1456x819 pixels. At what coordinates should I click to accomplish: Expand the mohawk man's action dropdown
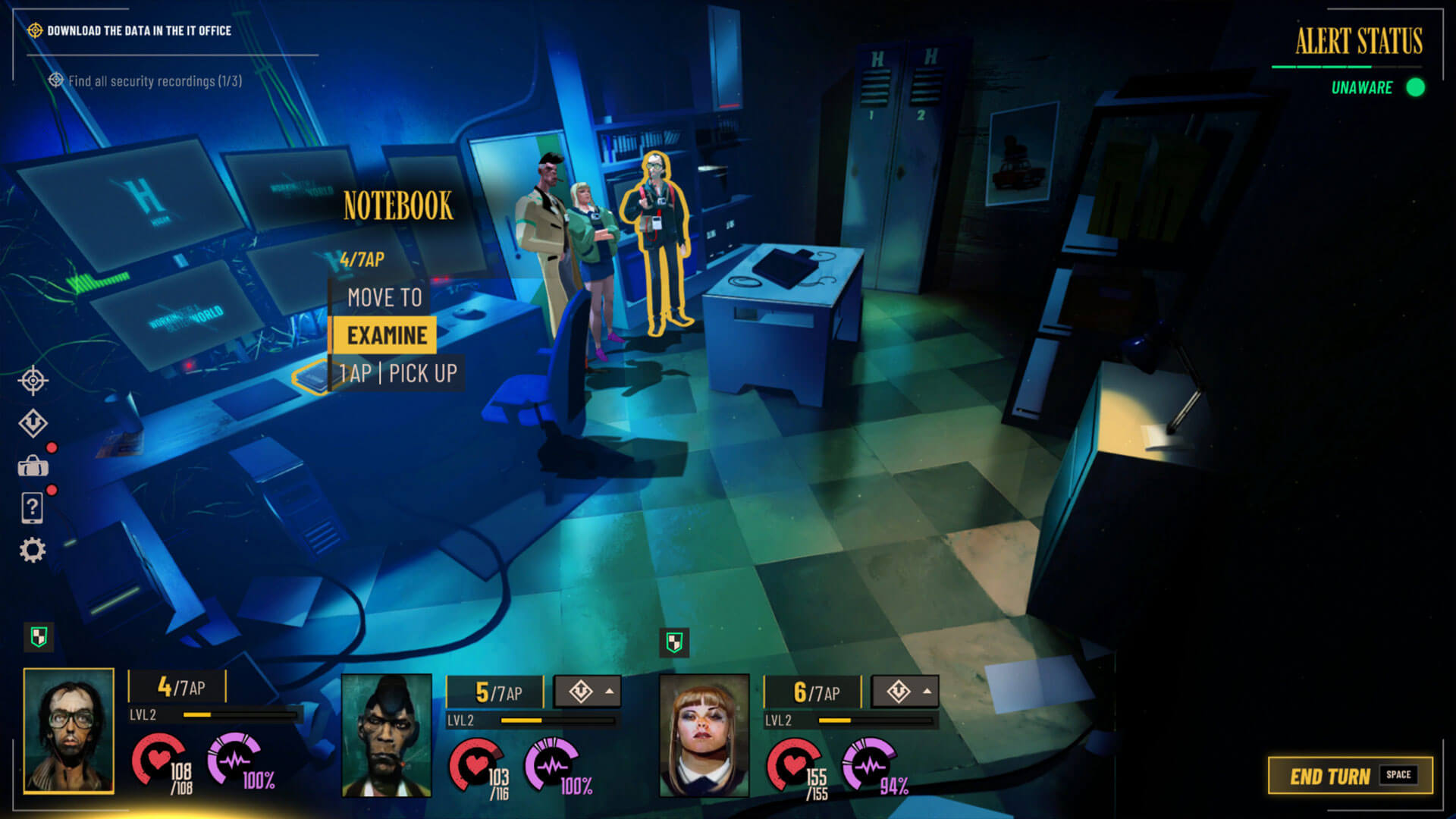(x=588, y=691)
